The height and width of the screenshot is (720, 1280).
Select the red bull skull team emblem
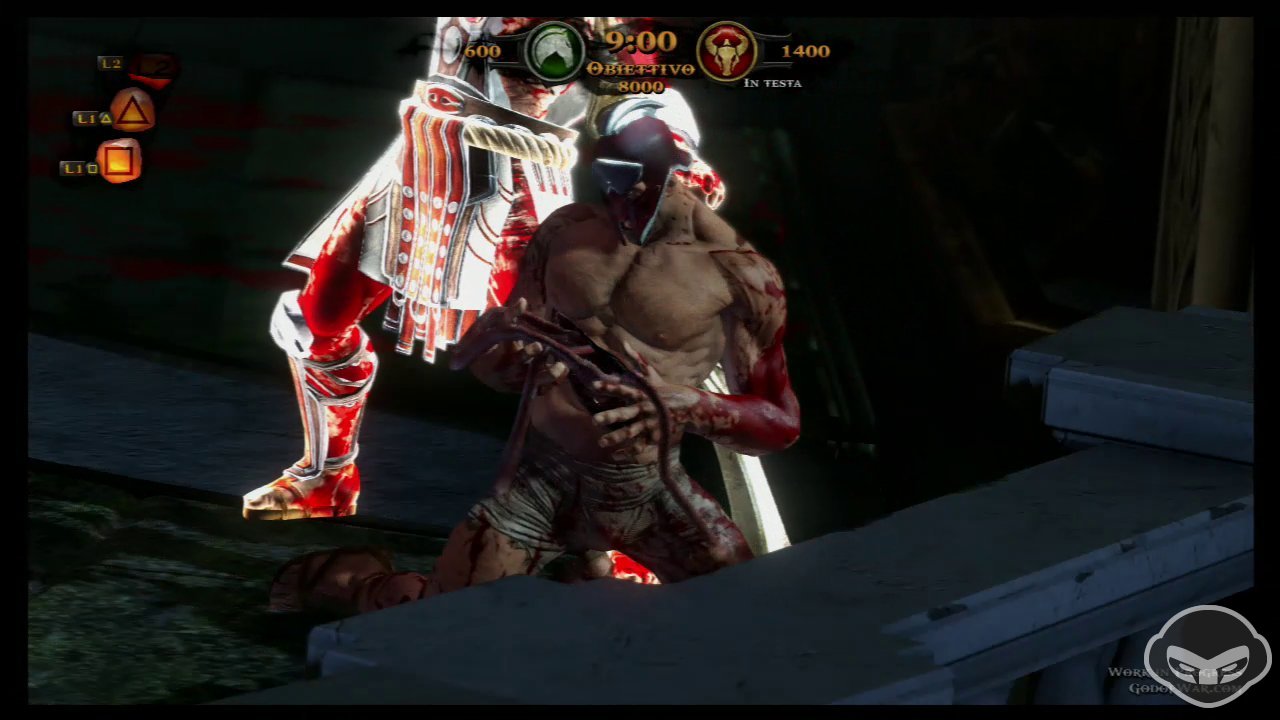pos(726,50)
